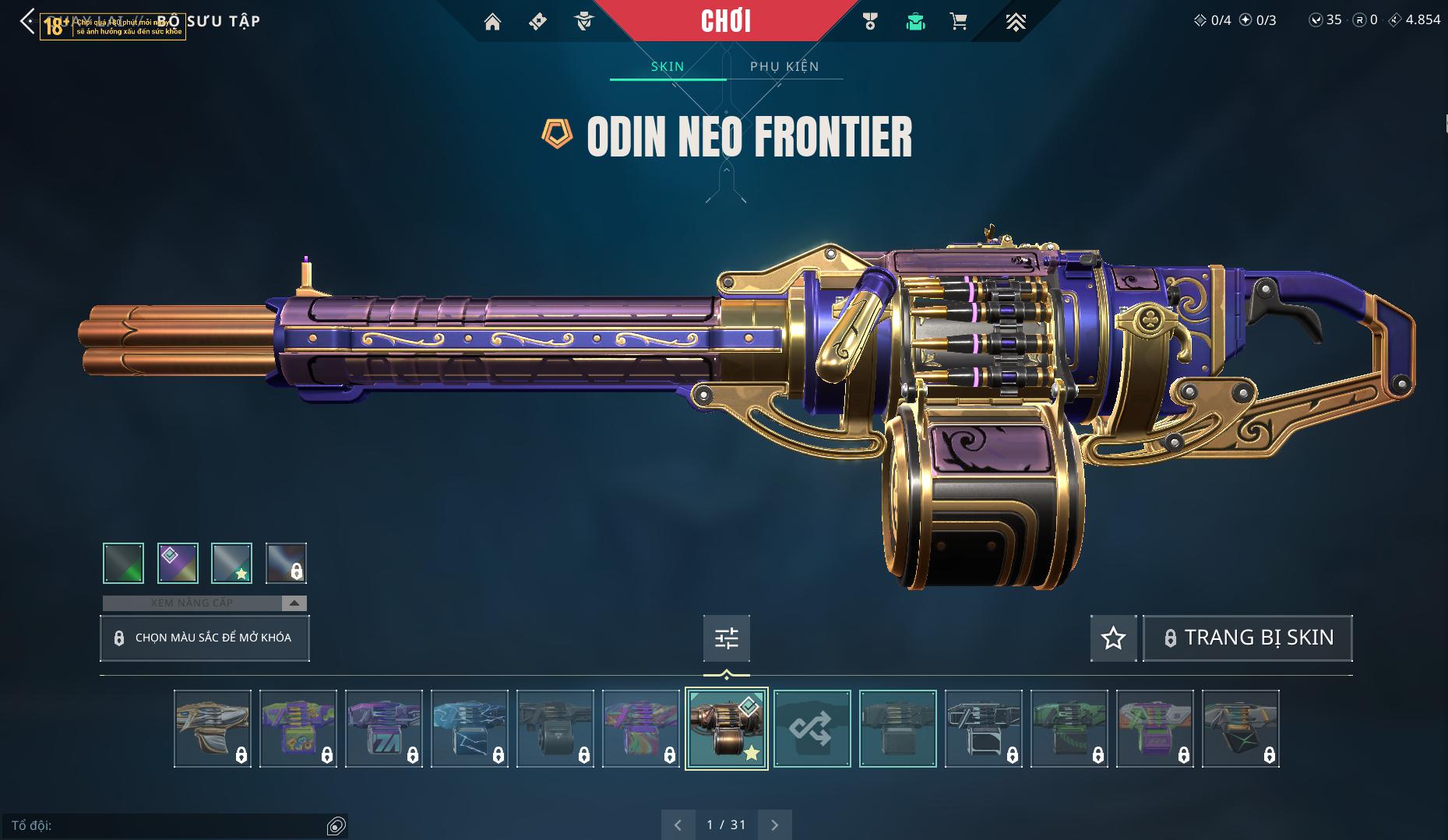This screenshot has width=1448, height=840.
Task: Click the red CHƠI play button
Action: point(726,21)
